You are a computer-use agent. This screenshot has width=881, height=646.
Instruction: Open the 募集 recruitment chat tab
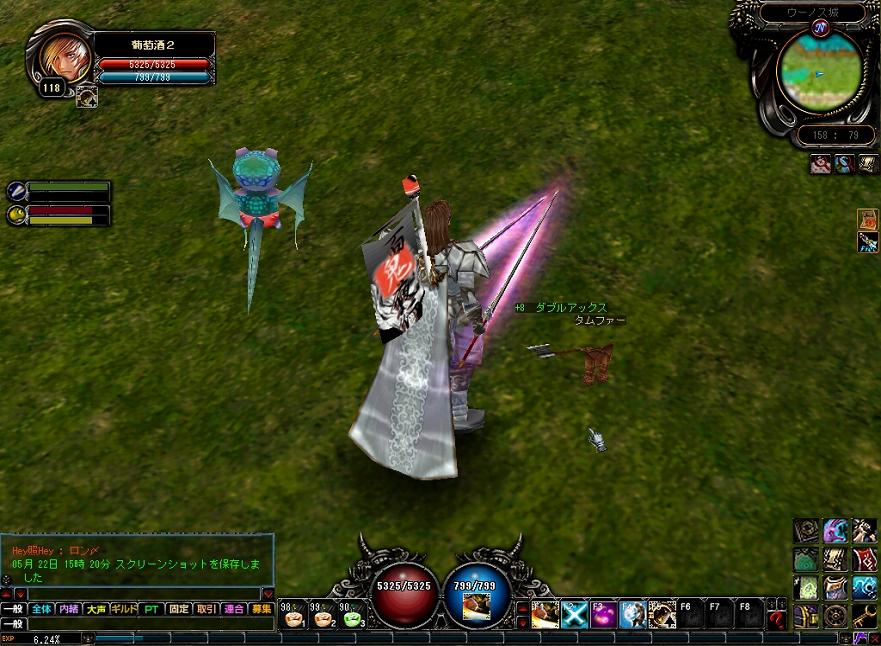pyautogui.click(x=261, y=608)
